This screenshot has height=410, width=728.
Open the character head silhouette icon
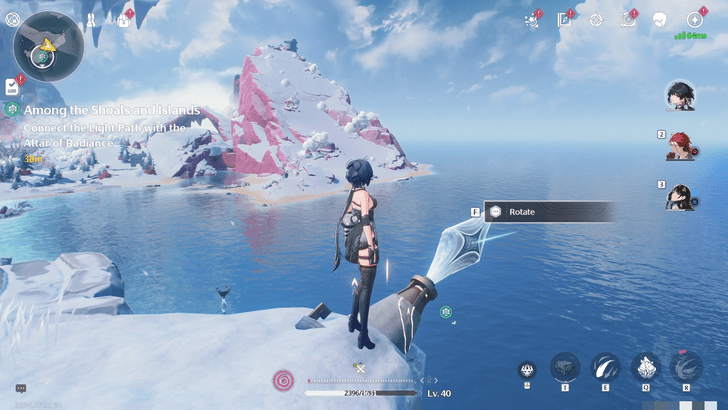click(x=659, y=19)
